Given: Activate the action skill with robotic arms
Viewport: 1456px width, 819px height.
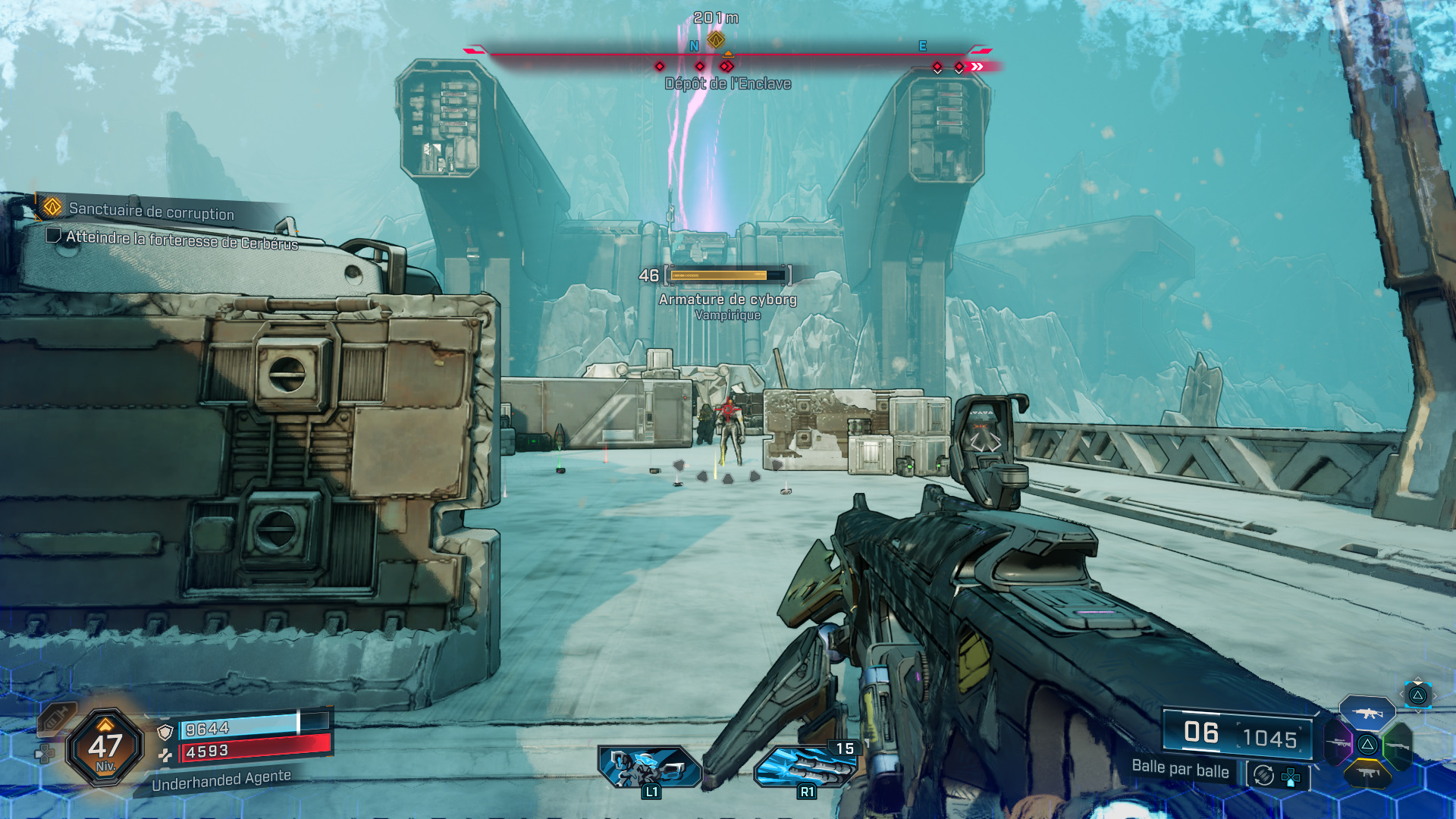Looking at the screenshot, I should [650, 766].
